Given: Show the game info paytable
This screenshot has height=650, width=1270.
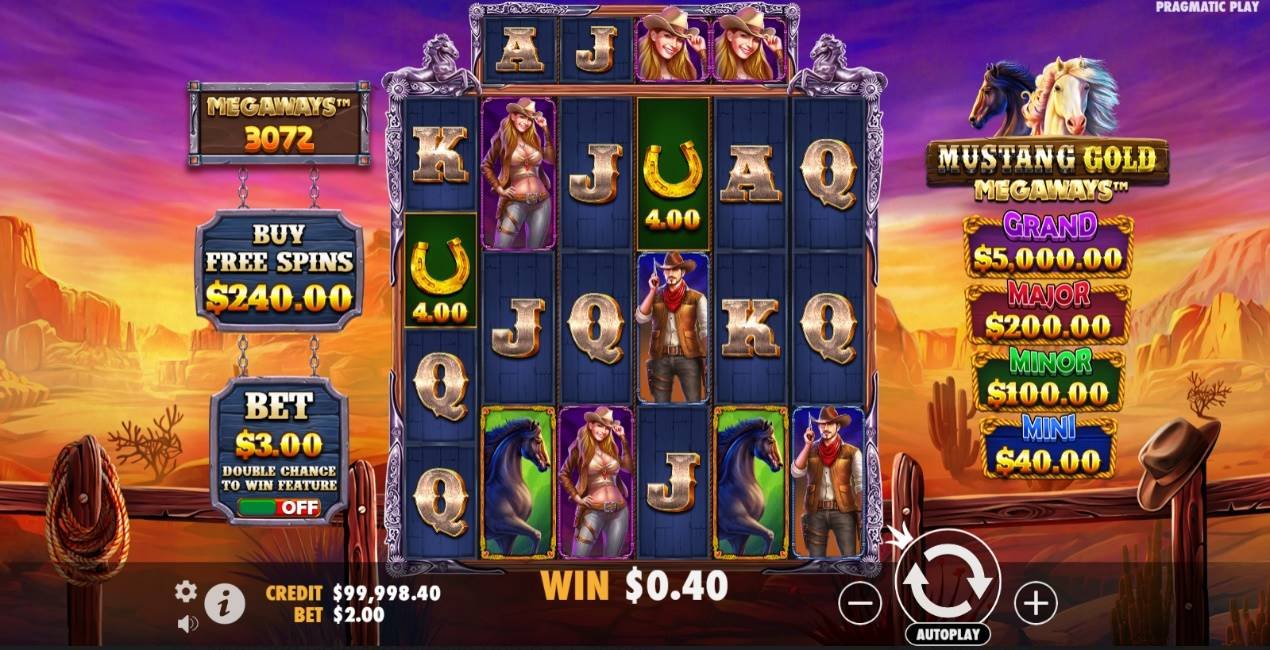Looking at the screenshot, I should [225, 604].
